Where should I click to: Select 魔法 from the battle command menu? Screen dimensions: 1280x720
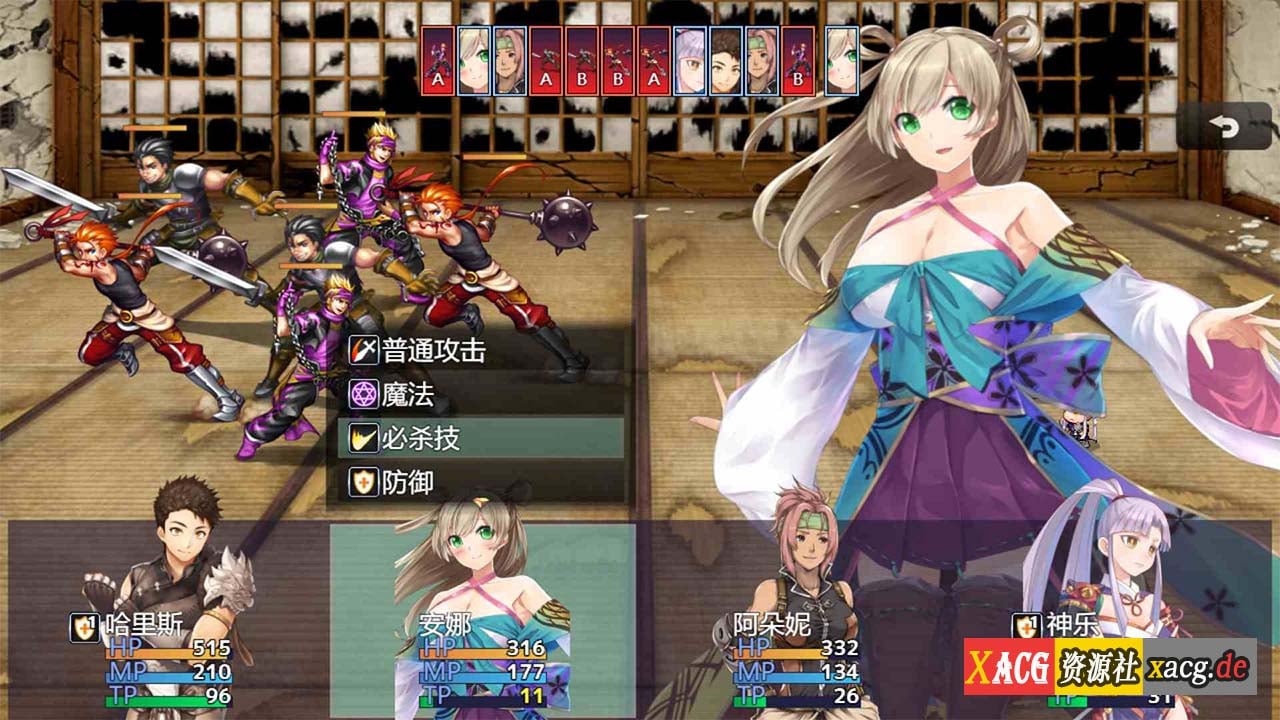[x=408, y=395]
